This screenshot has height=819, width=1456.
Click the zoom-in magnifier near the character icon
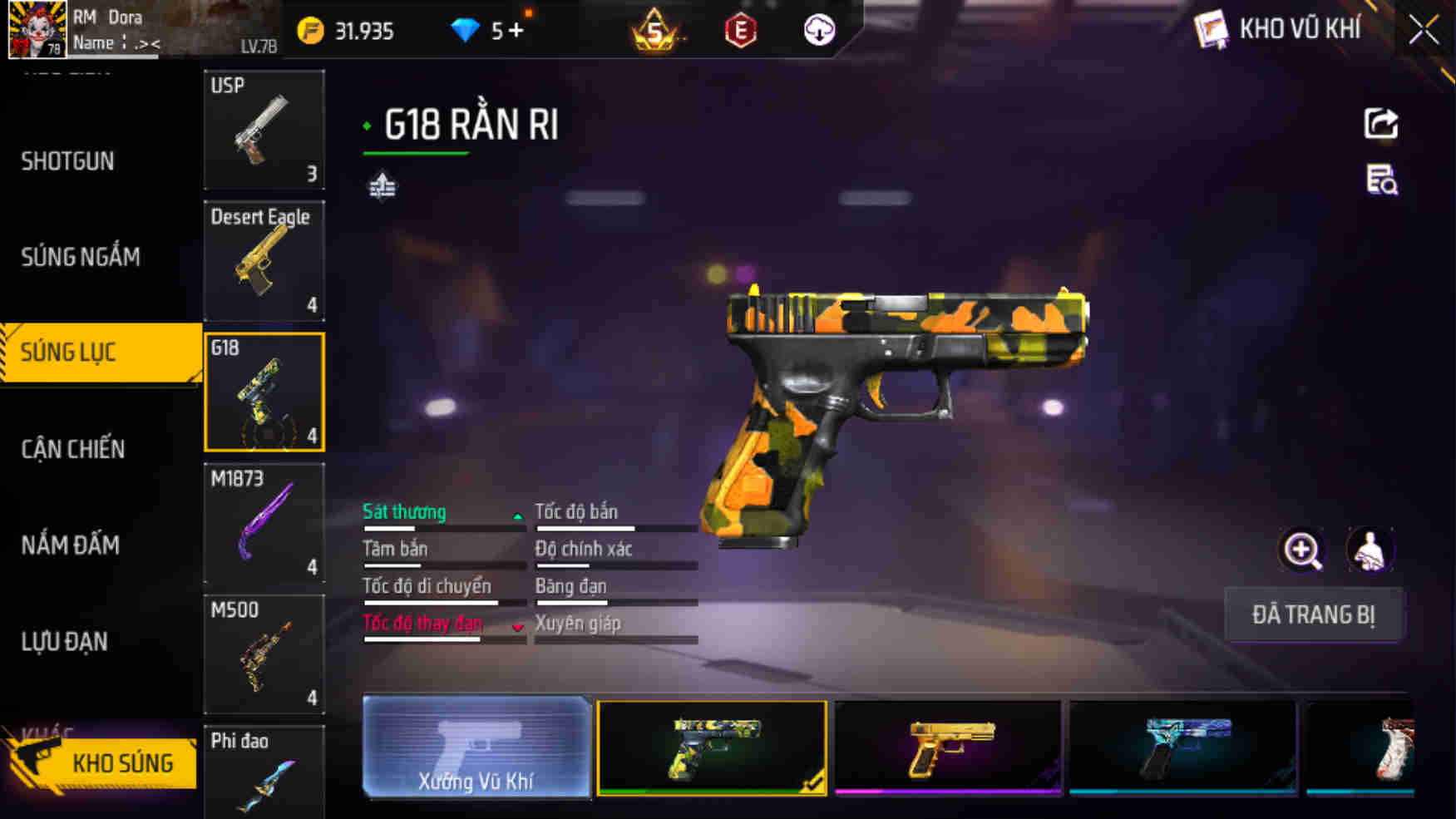coord(1302,550)
